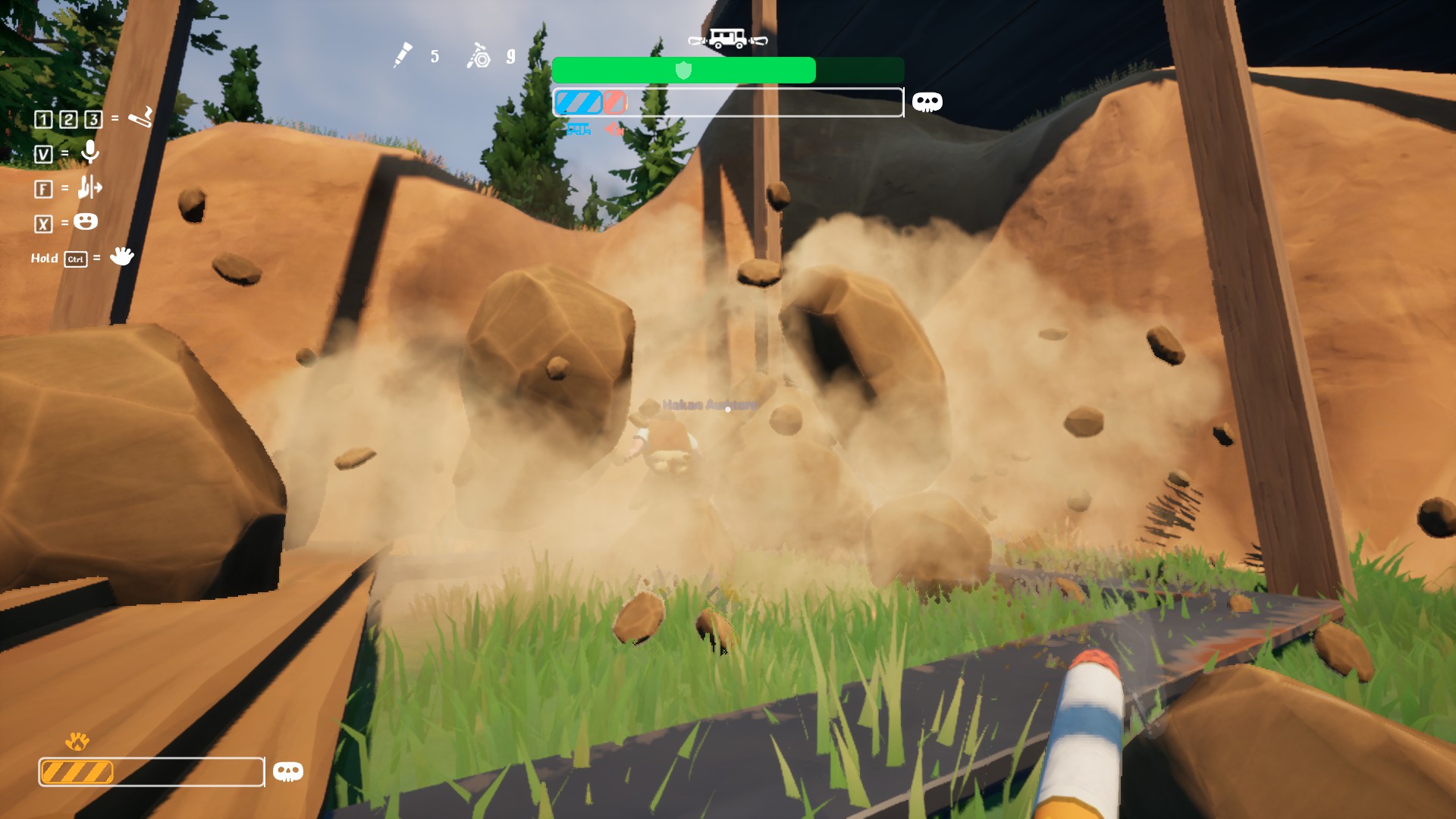Click the green shield icon
This screenshot has height=819, width=1456.
(683, 71)
